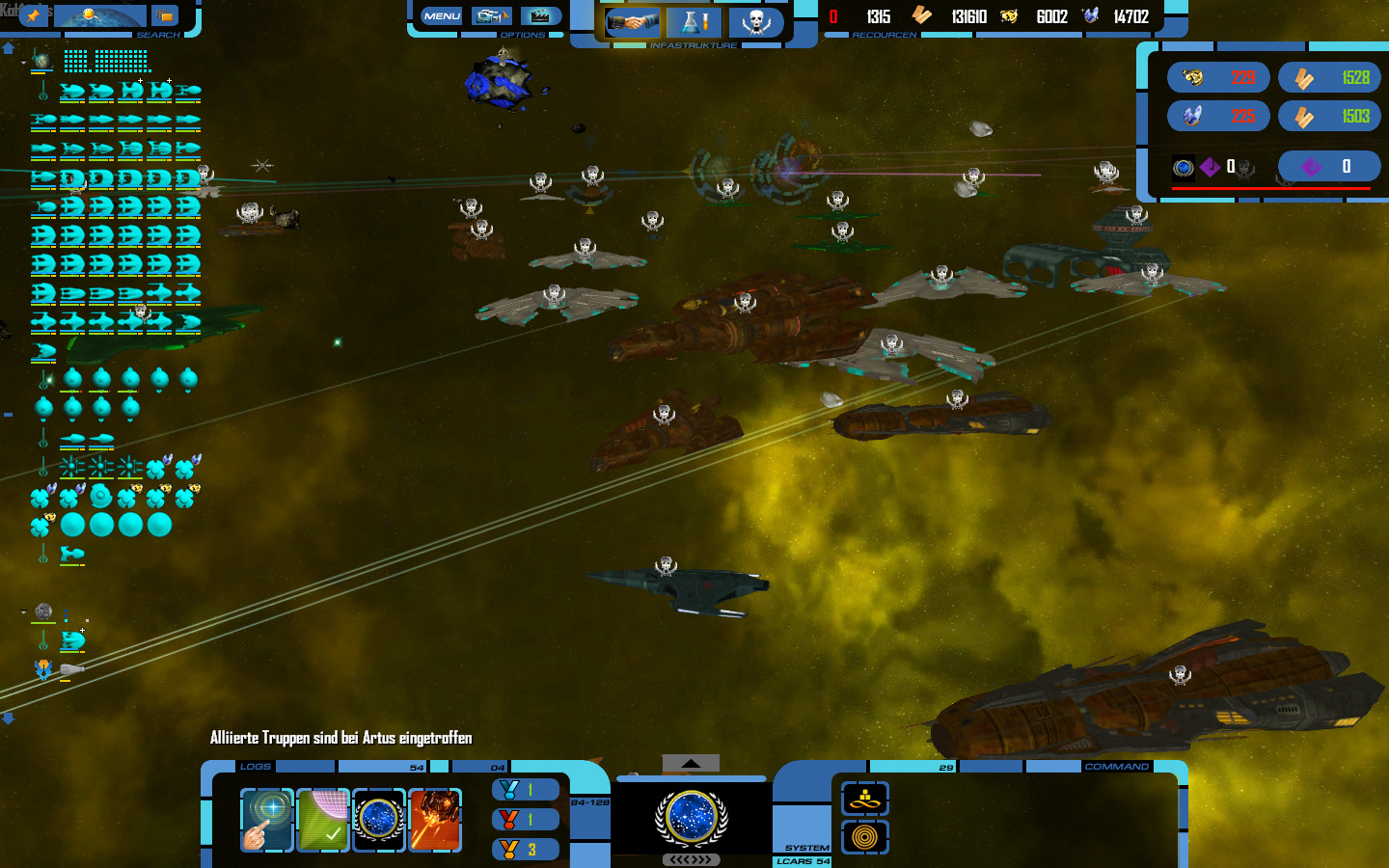Open the MENU button
Image resolution: width=1389 pixels, height=868 pixels.
click(442, 16)
